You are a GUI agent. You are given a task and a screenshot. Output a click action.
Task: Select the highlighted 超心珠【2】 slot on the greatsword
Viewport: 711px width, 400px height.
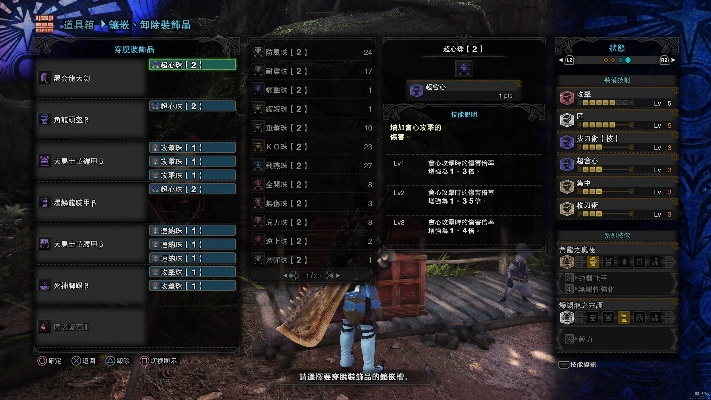click(192, 65)
